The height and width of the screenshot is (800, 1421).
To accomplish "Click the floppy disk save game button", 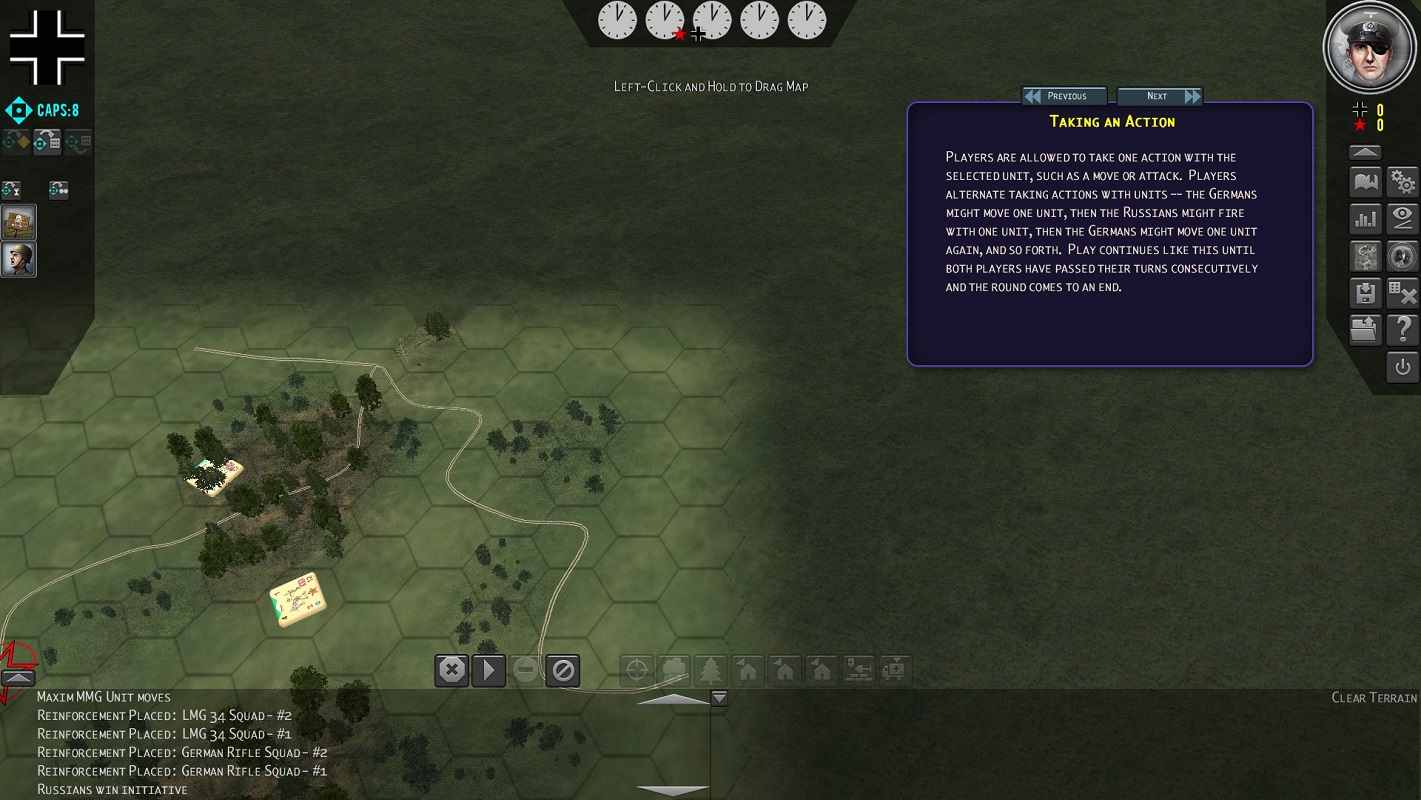I will [x=1365, y=293].
